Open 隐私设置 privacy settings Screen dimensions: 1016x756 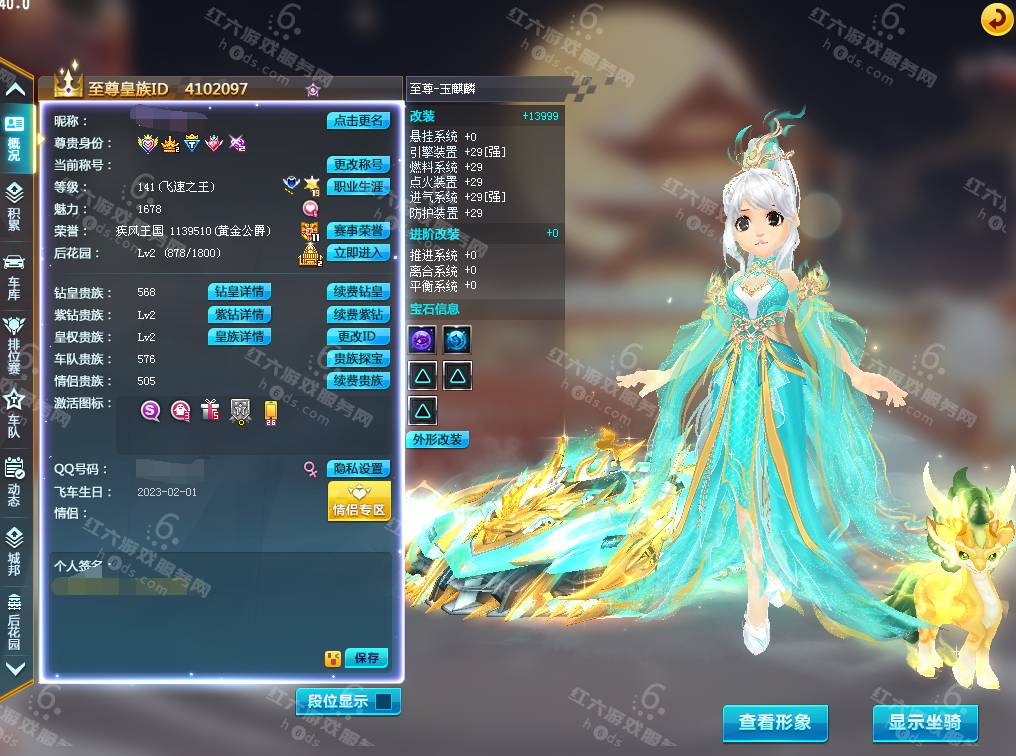[x=358, y=469]
